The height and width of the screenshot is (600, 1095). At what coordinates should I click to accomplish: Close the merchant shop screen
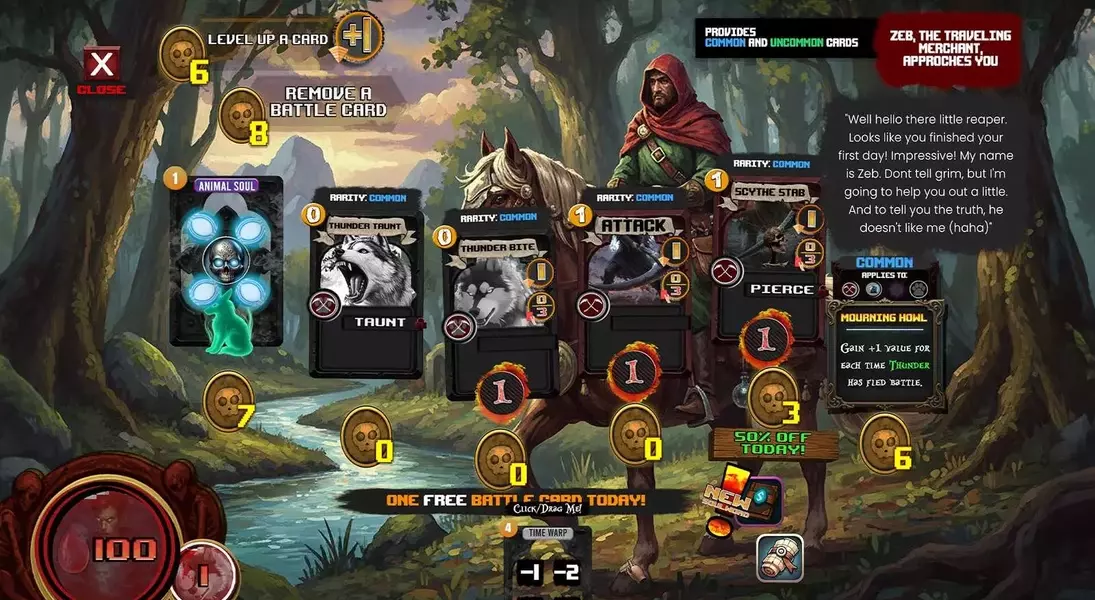click(101, 67)
